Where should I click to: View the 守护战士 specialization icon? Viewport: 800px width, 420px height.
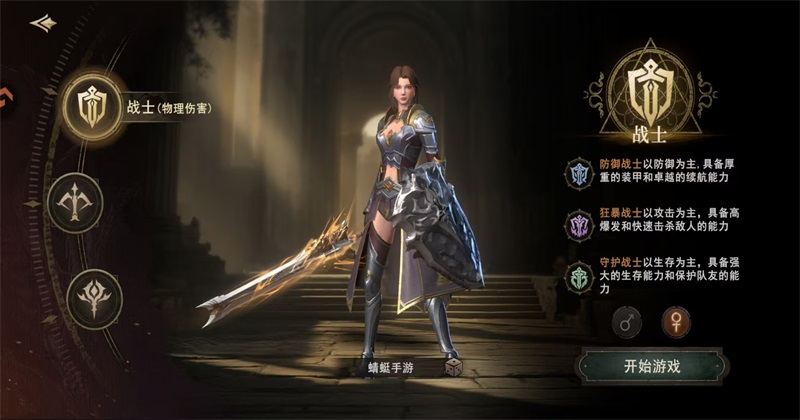click(x=579, y=273)
